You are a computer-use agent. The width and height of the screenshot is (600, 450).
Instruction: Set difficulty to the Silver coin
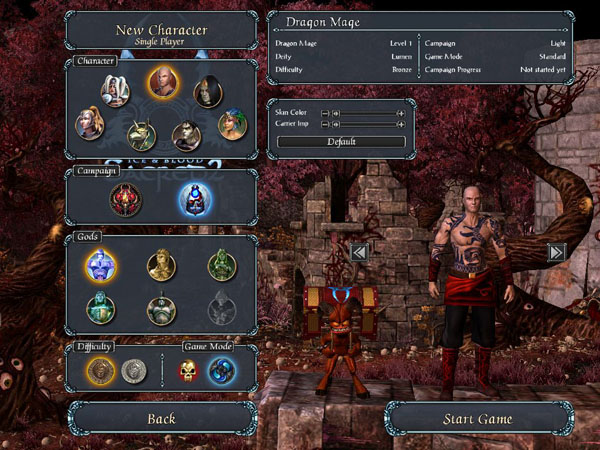134,372
